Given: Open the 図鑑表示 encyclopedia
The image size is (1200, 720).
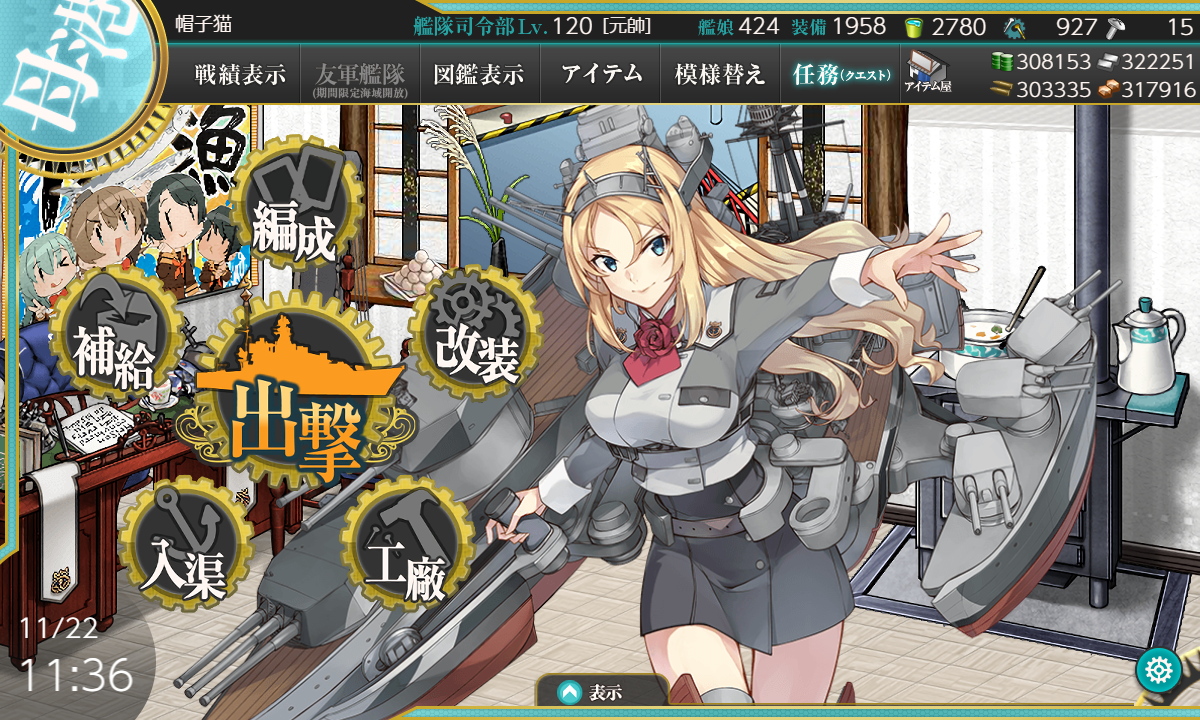Looking at the screenshot, I should pos(479,75).
